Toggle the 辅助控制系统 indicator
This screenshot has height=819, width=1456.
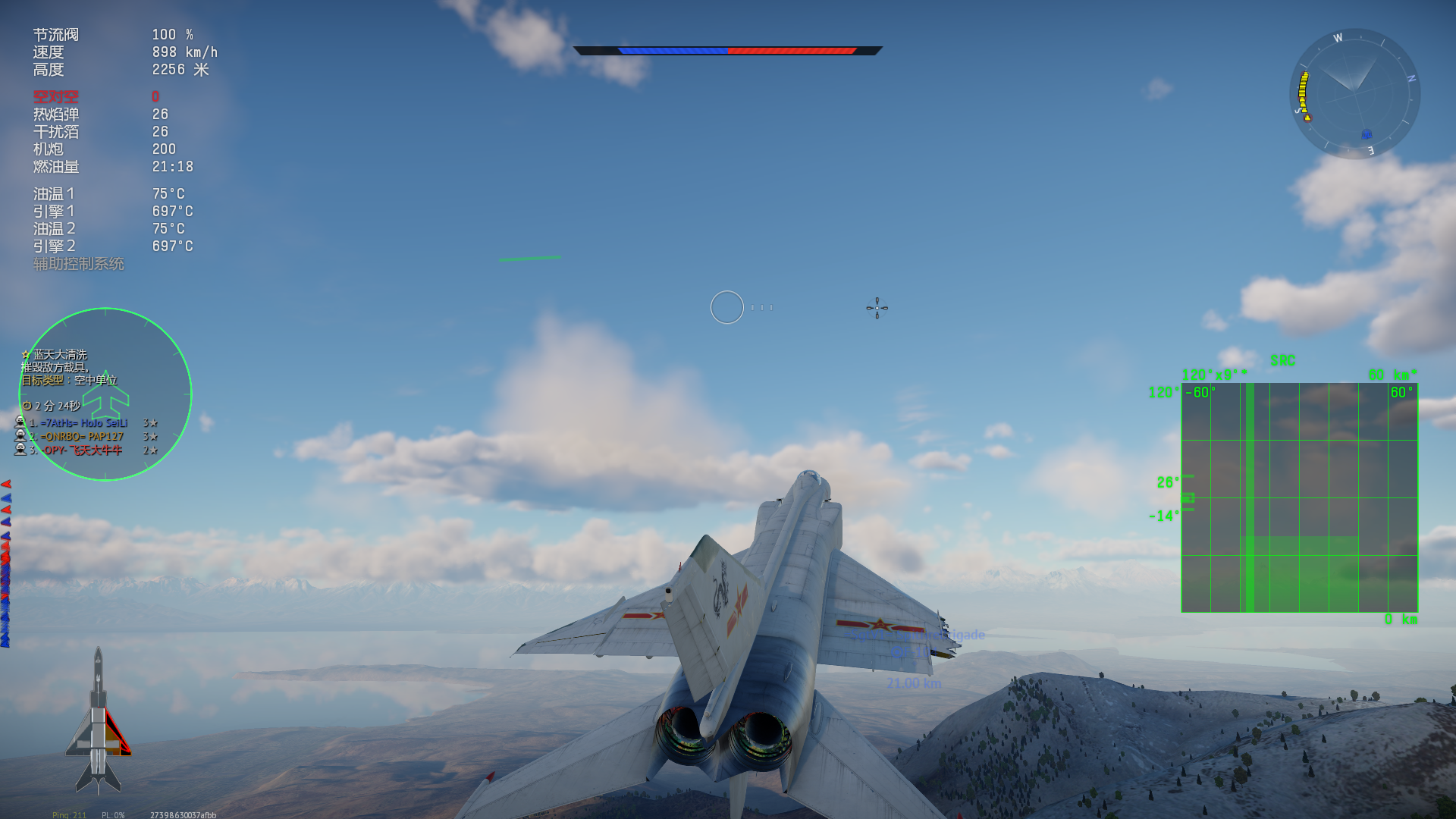pos(78,264)
